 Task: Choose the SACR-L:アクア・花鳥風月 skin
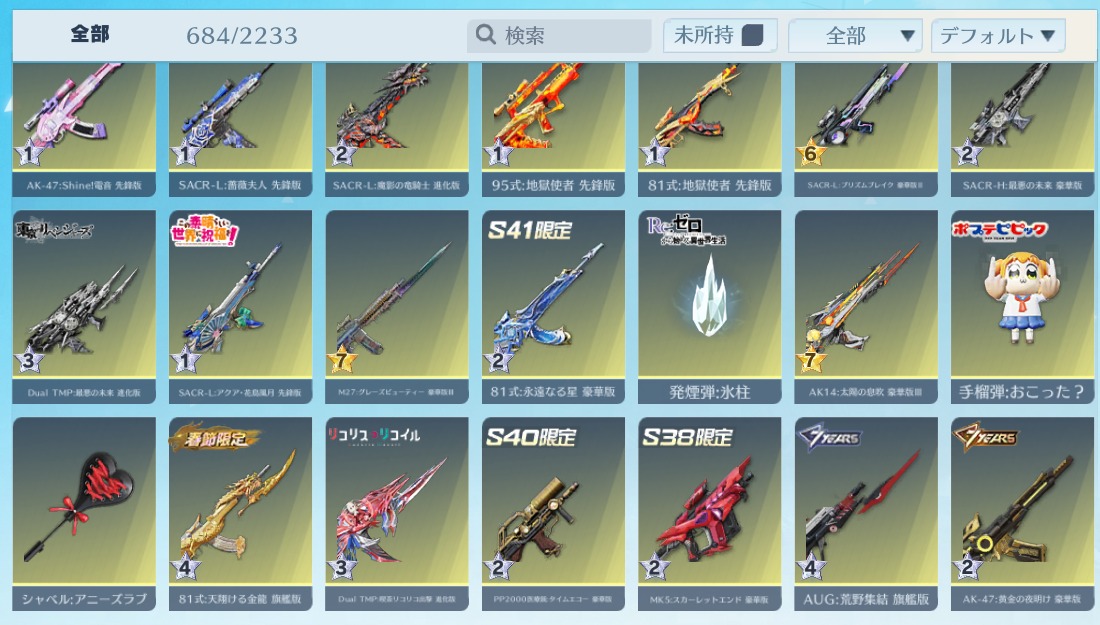click(x=240, y=305)
